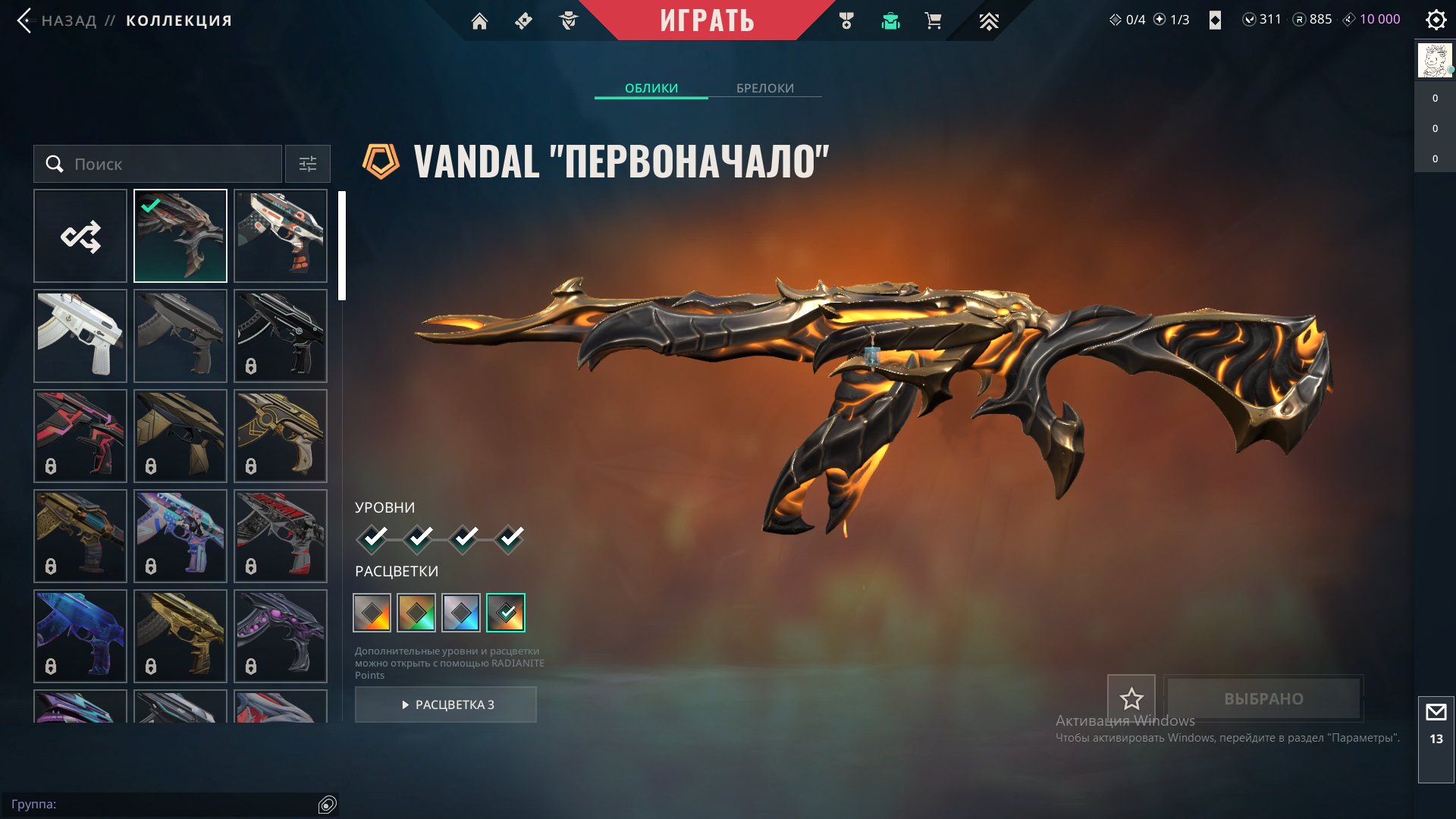Image resolution: width=1456 pixels, height=819 pixels.
Task: Pick the green-gold color variant swatch
Action: click(x=416, y=613)
